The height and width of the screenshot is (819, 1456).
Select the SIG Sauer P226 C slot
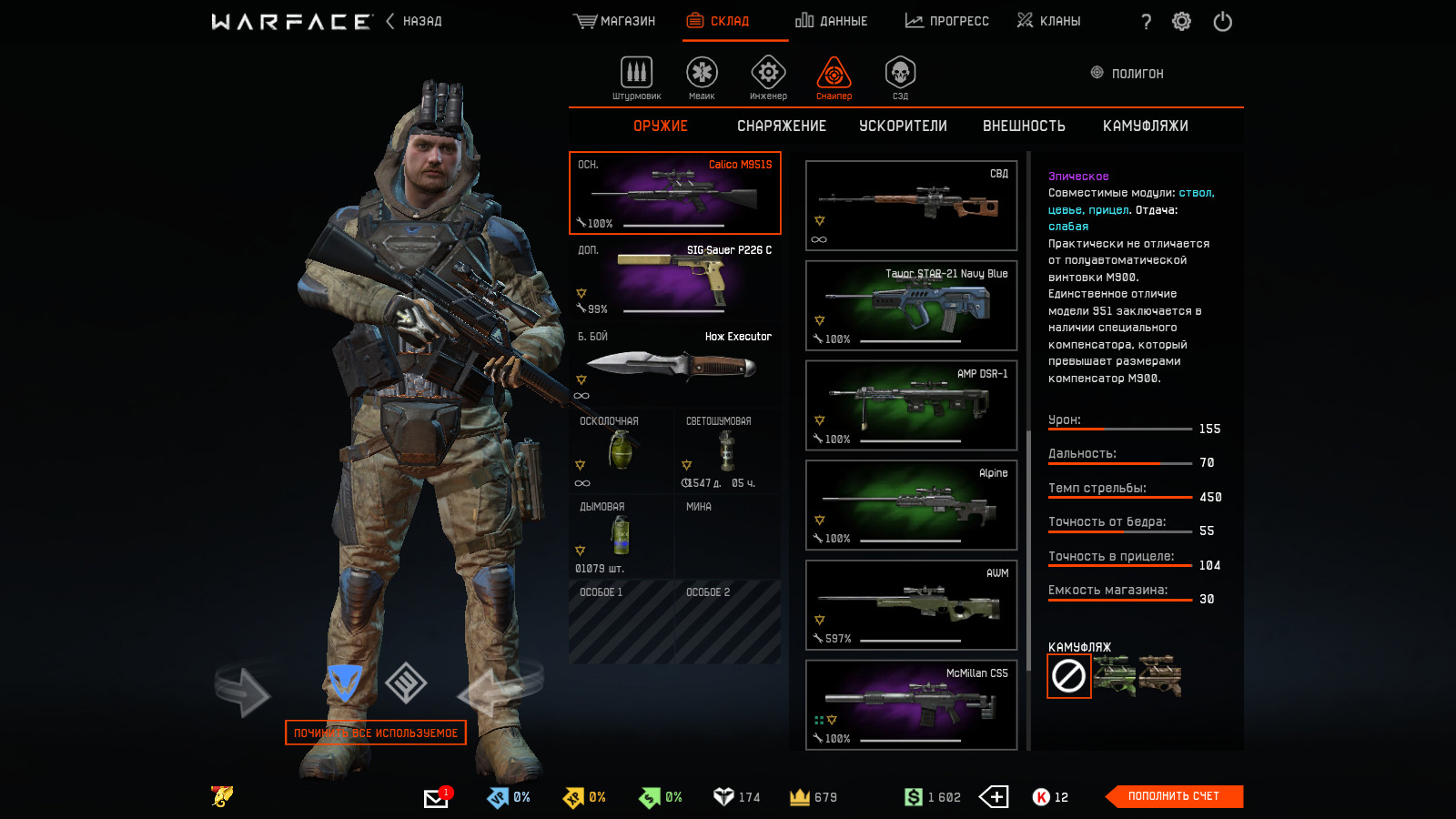point(674,278)
